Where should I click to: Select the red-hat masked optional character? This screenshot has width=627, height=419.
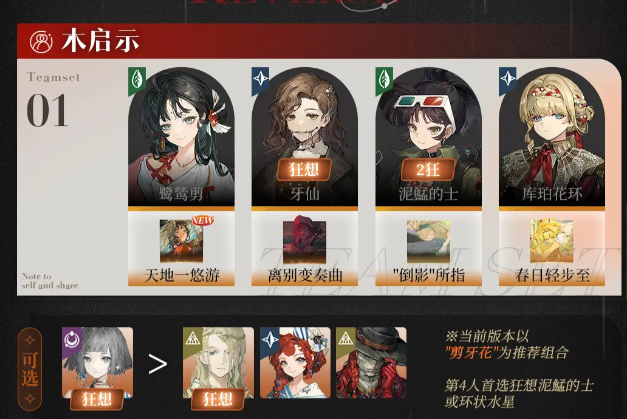[x=371, y=362]
